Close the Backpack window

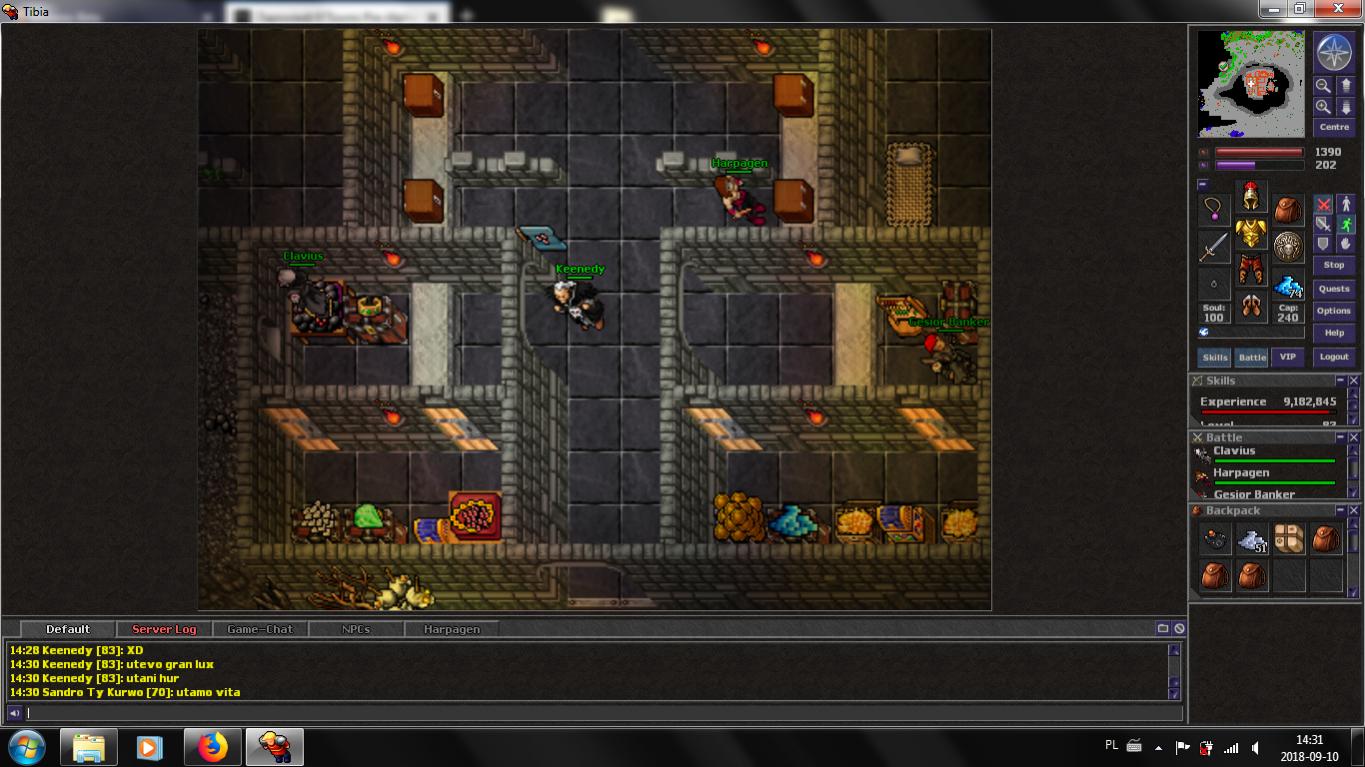coord(1354,511)
